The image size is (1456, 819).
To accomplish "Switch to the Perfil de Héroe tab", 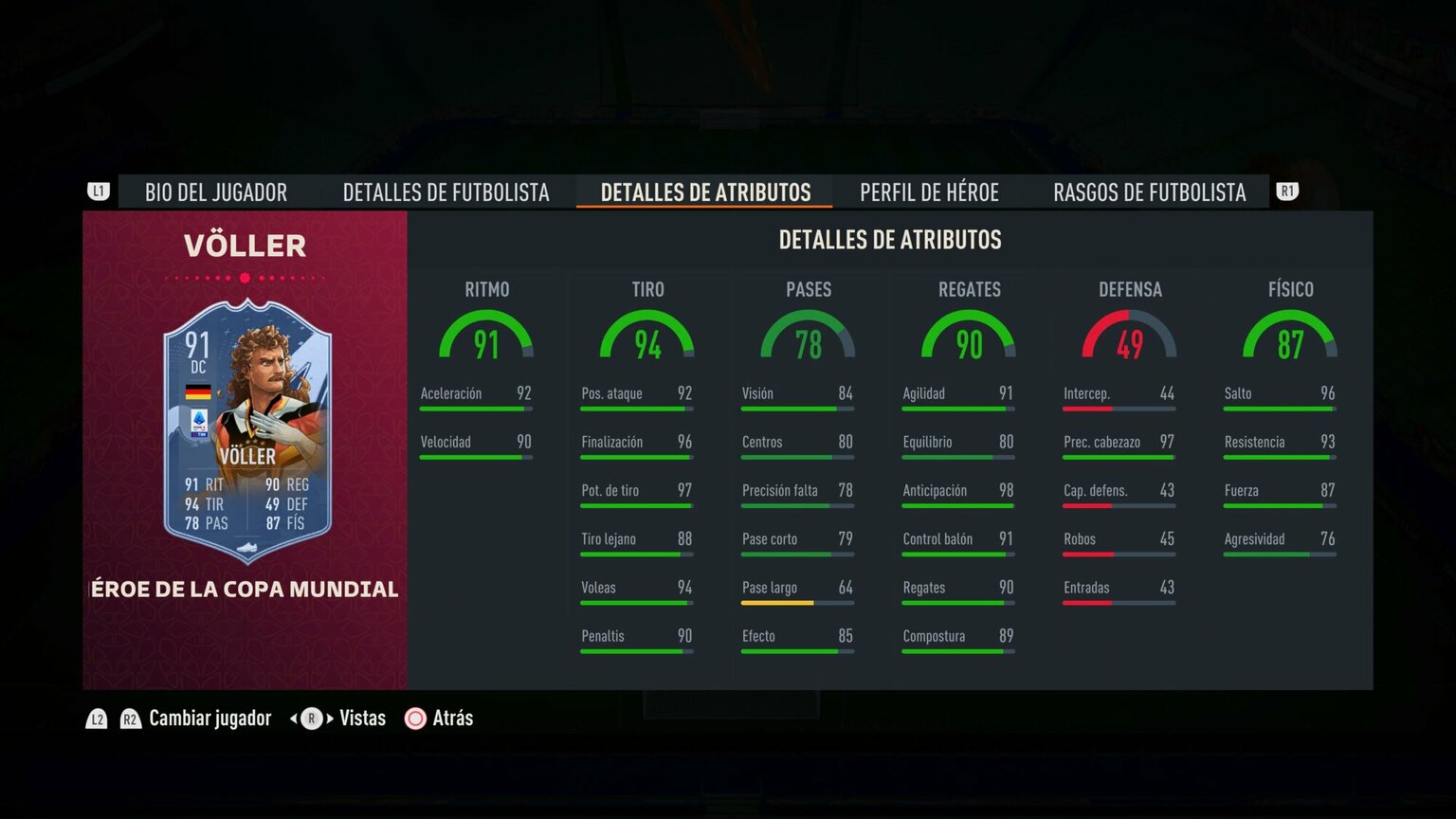I will tap(929, 191).
